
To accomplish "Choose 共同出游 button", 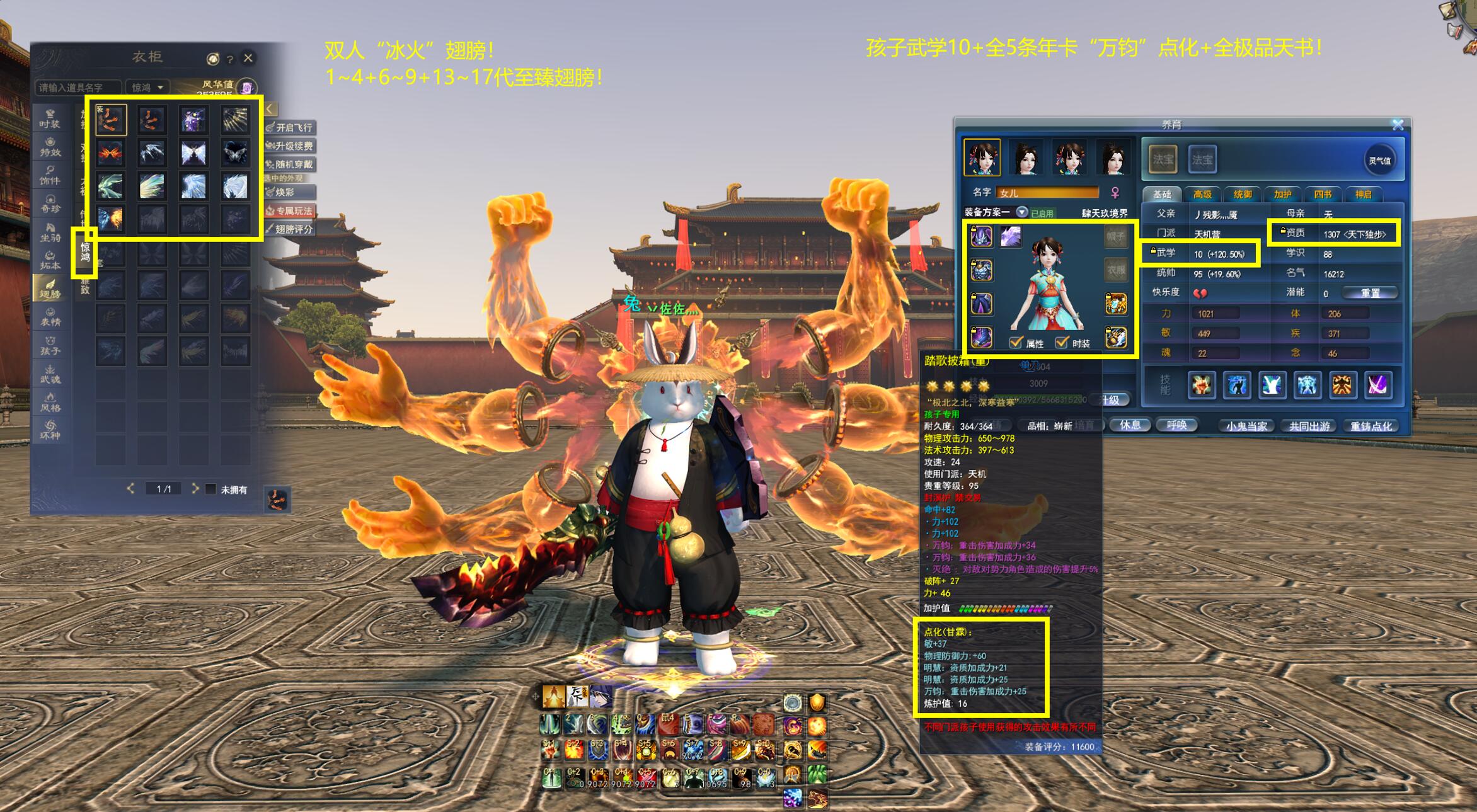I will pos(1309,426).
